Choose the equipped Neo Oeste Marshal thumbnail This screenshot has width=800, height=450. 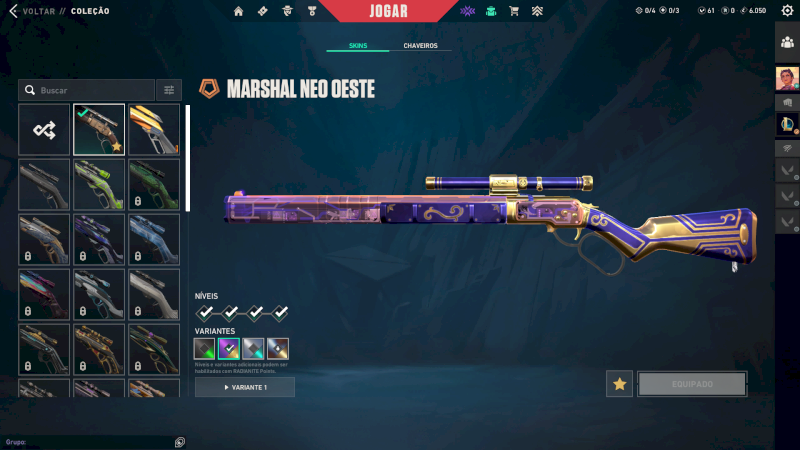pos(99,129)
